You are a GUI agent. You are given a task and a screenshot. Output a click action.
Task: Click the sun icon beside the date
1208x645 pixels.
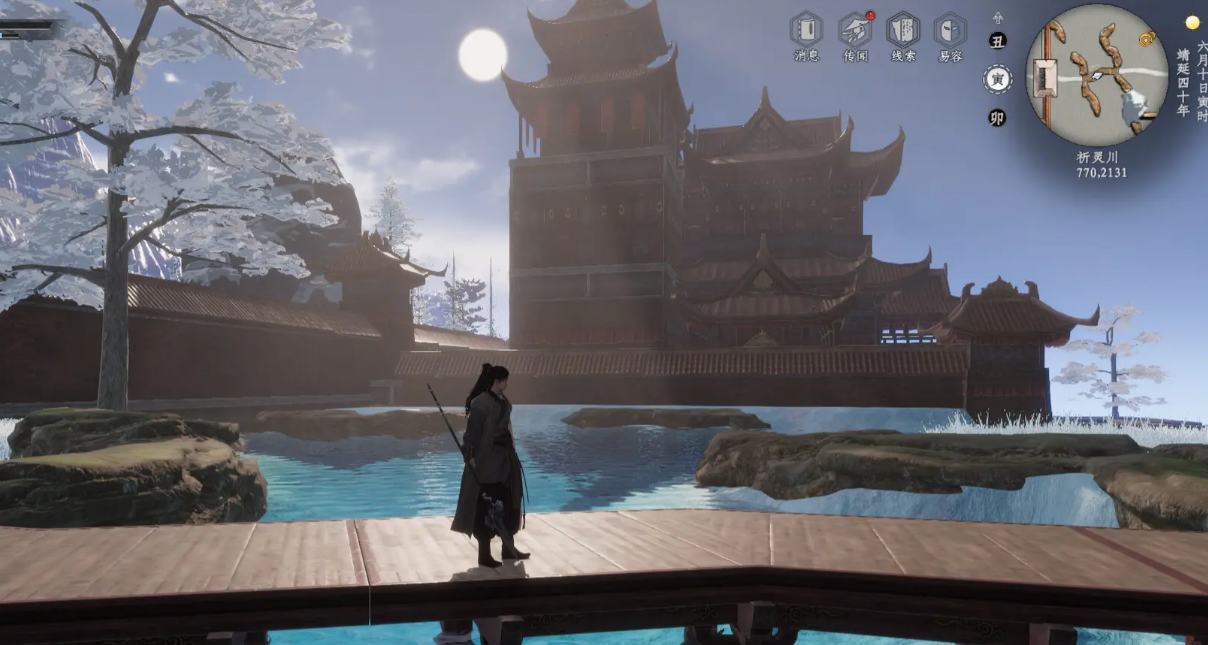1191,22
